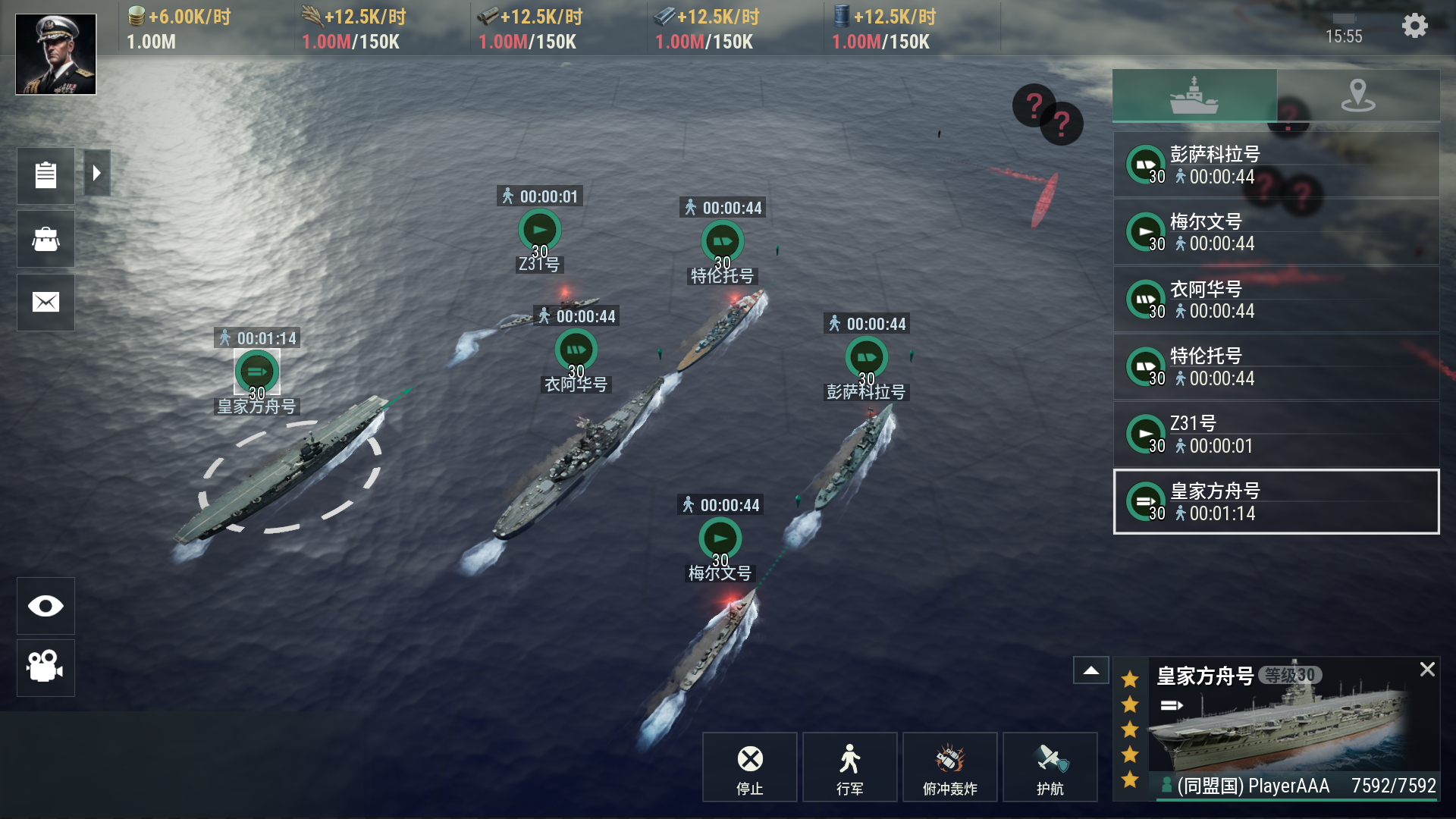Activate the camera view button
Screen dimensions: 1456x819
click(x=45, y=667)
